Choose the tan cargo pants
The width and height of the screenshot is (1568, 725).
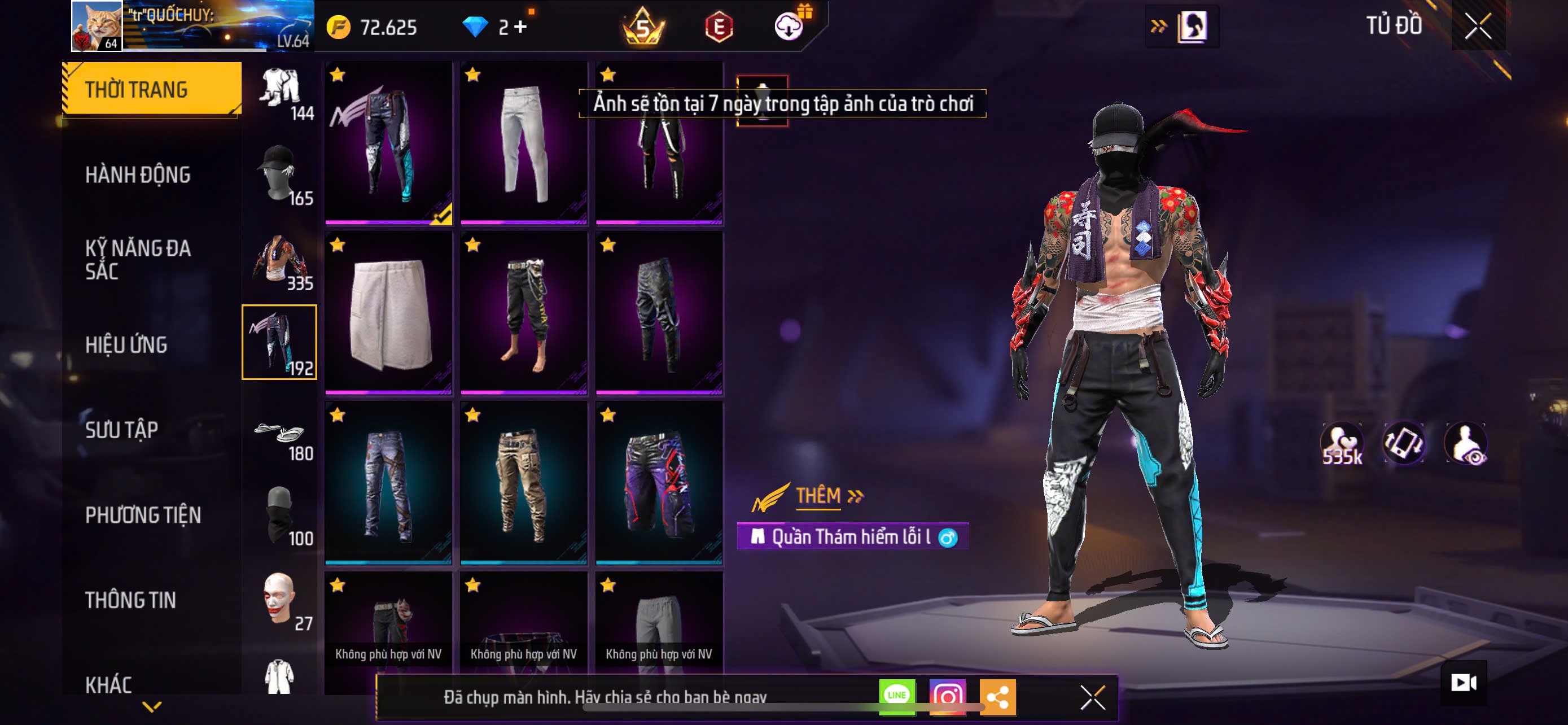pos(523,483)
